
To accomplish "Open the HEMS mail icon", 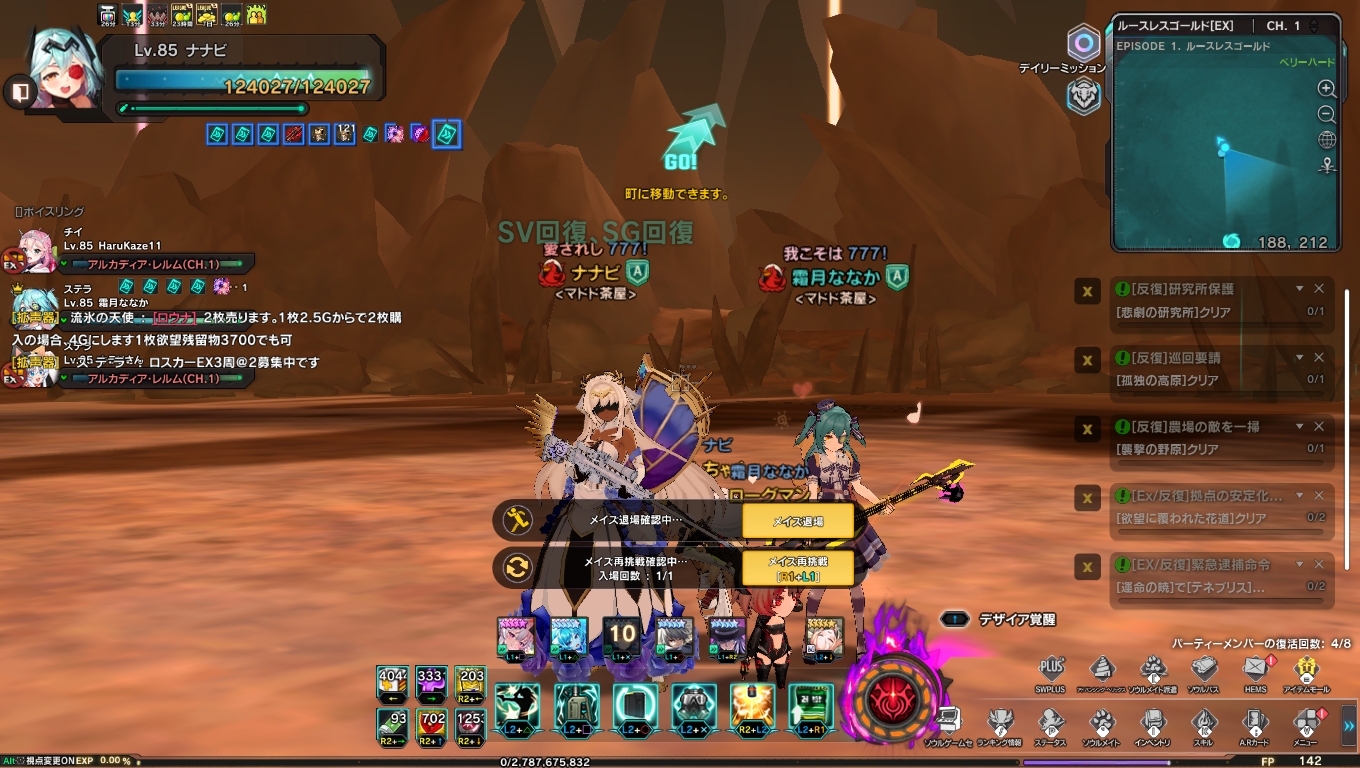I will (1256, 669).
